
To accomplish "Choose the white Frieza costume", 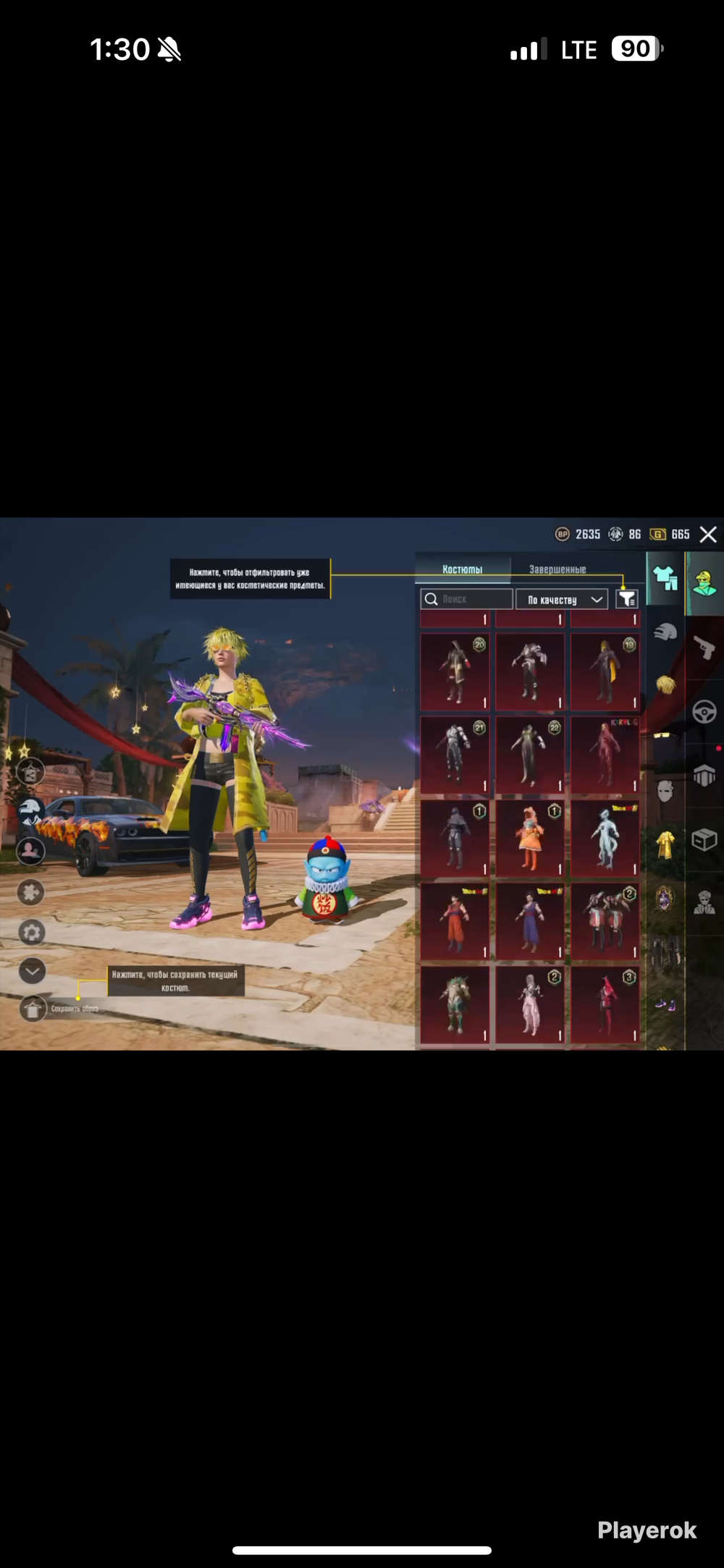I will click(605, 838).
